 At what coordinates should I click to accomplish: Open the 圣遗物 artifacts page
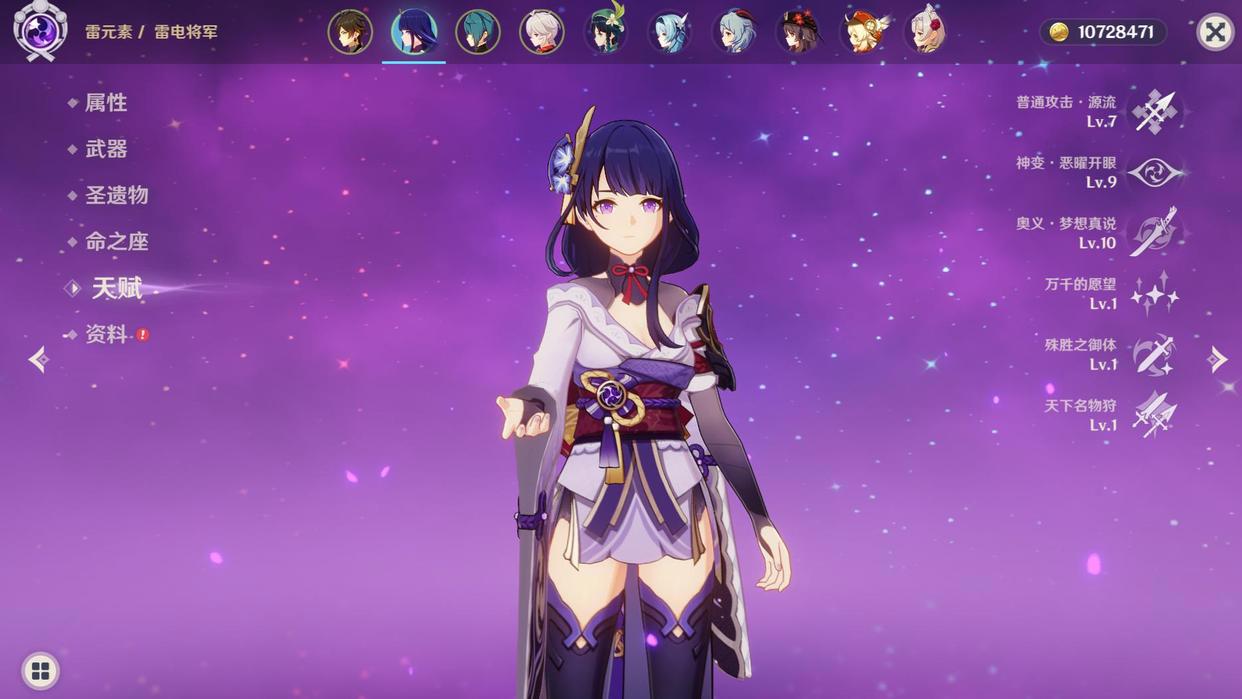point(116,195)
